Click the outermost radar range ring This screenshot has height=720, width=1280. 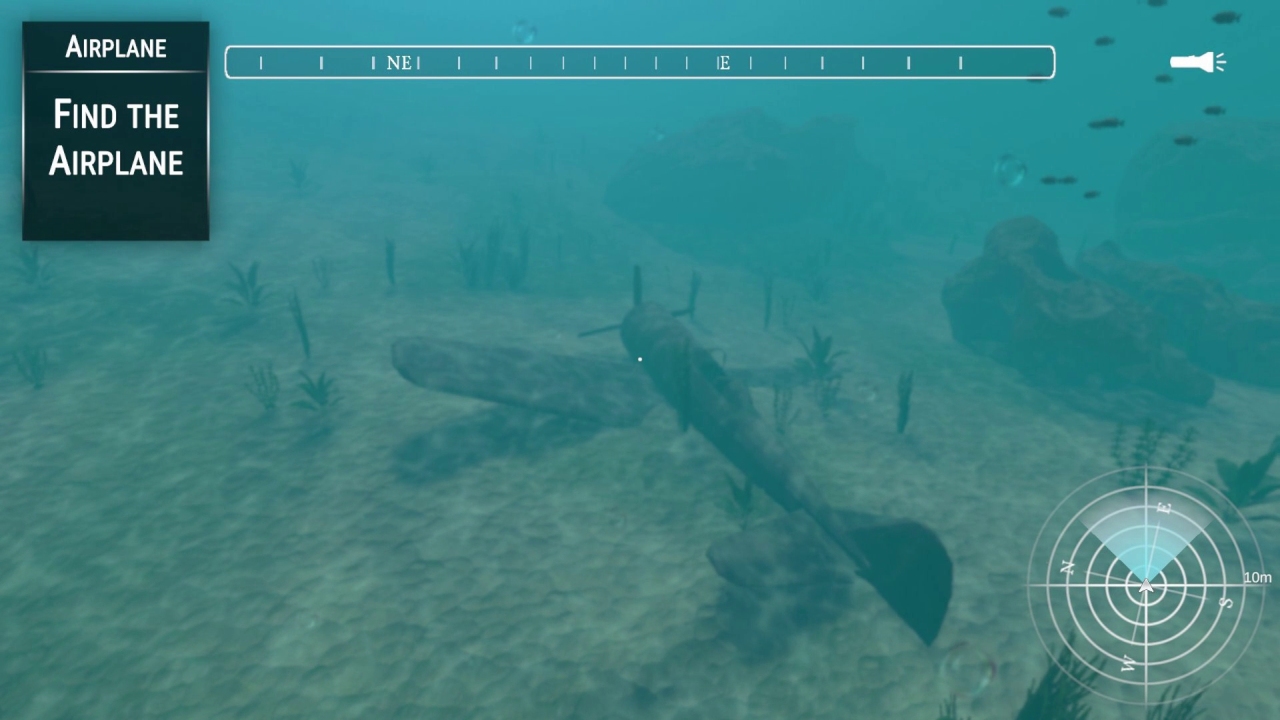[x=1145, y=470]
